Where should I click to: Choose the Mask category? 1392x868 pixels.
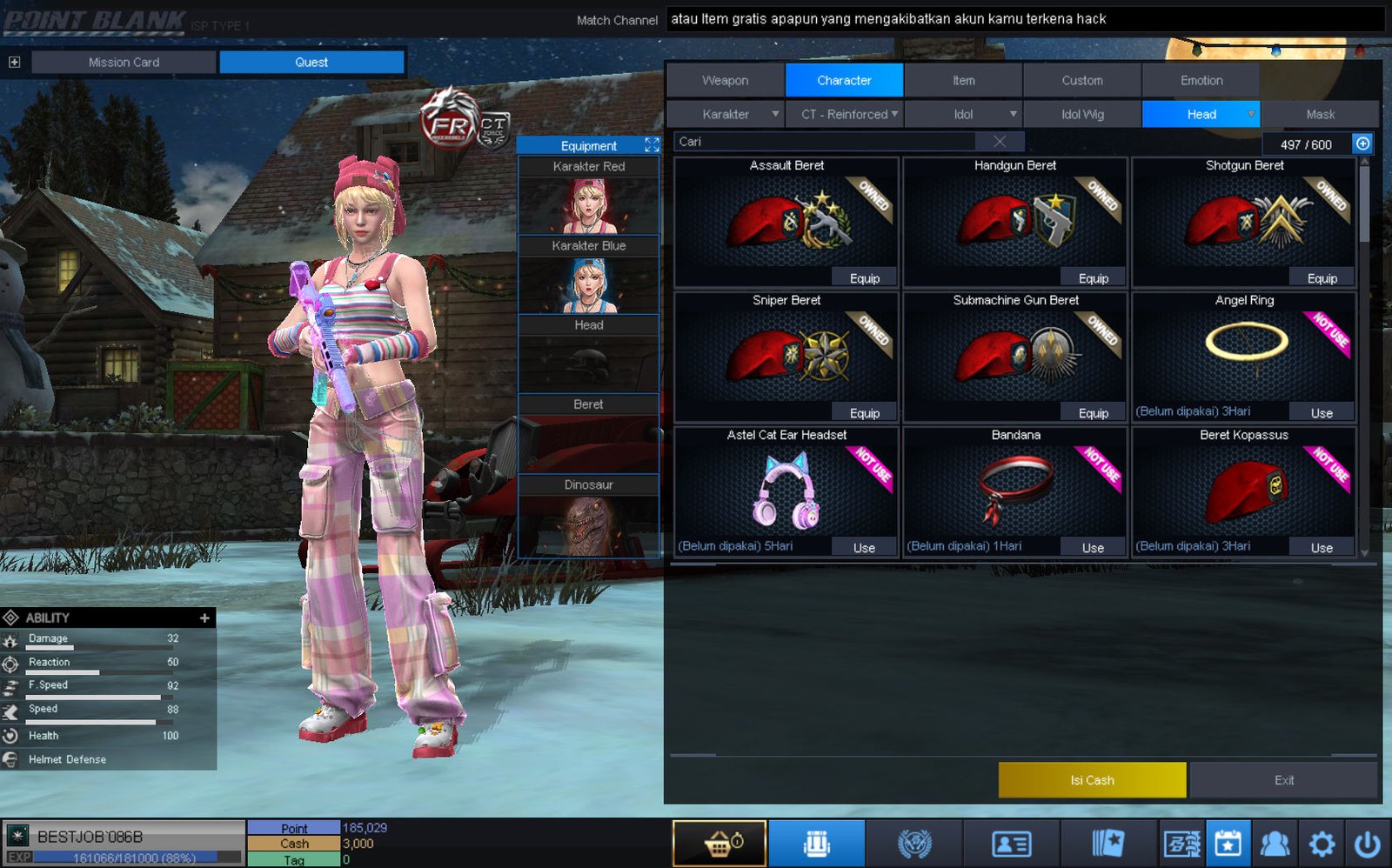pyautogui.click(x=1320, y=114)
